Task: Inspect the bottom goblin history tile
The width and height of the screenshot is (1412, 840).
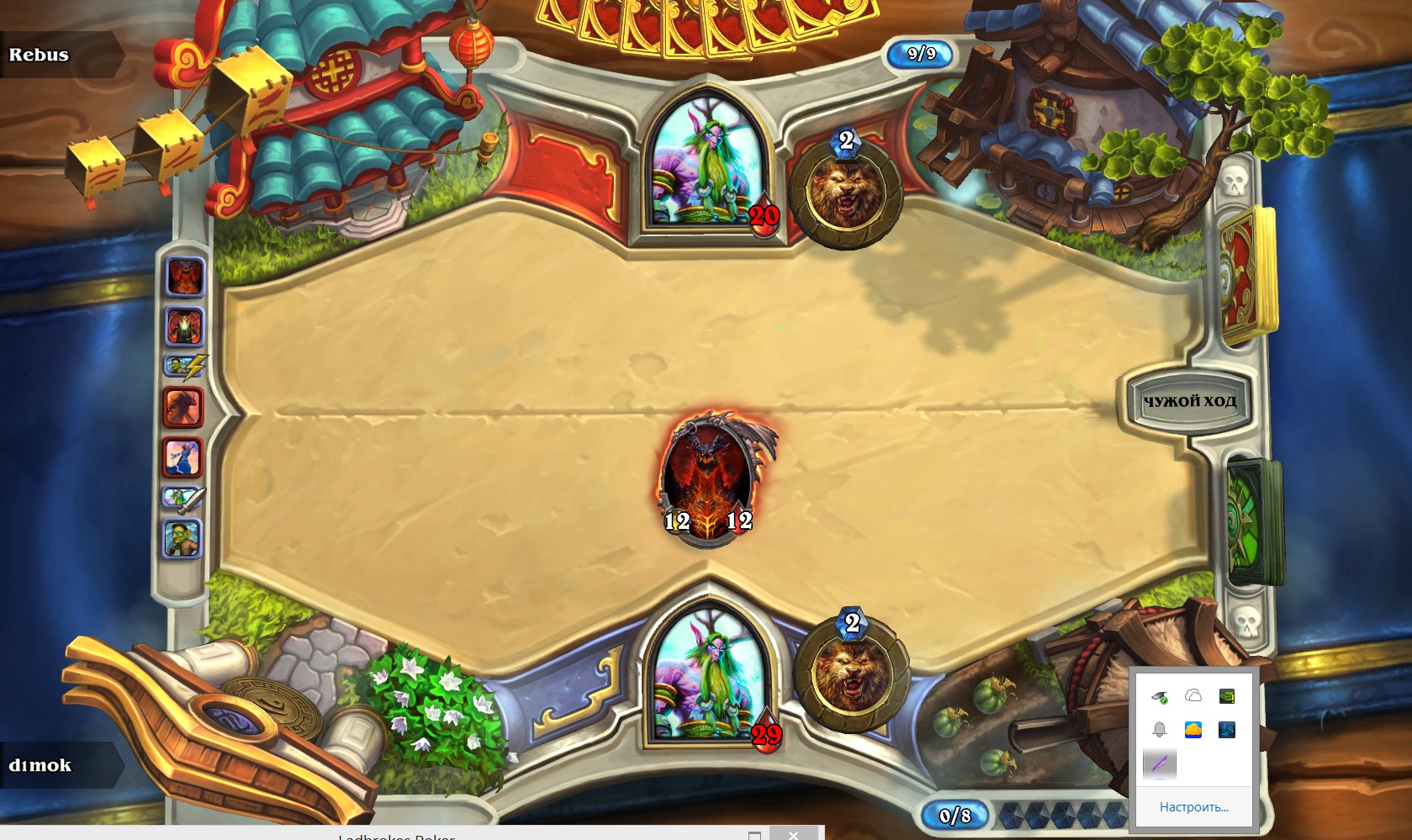Action: 182,538
